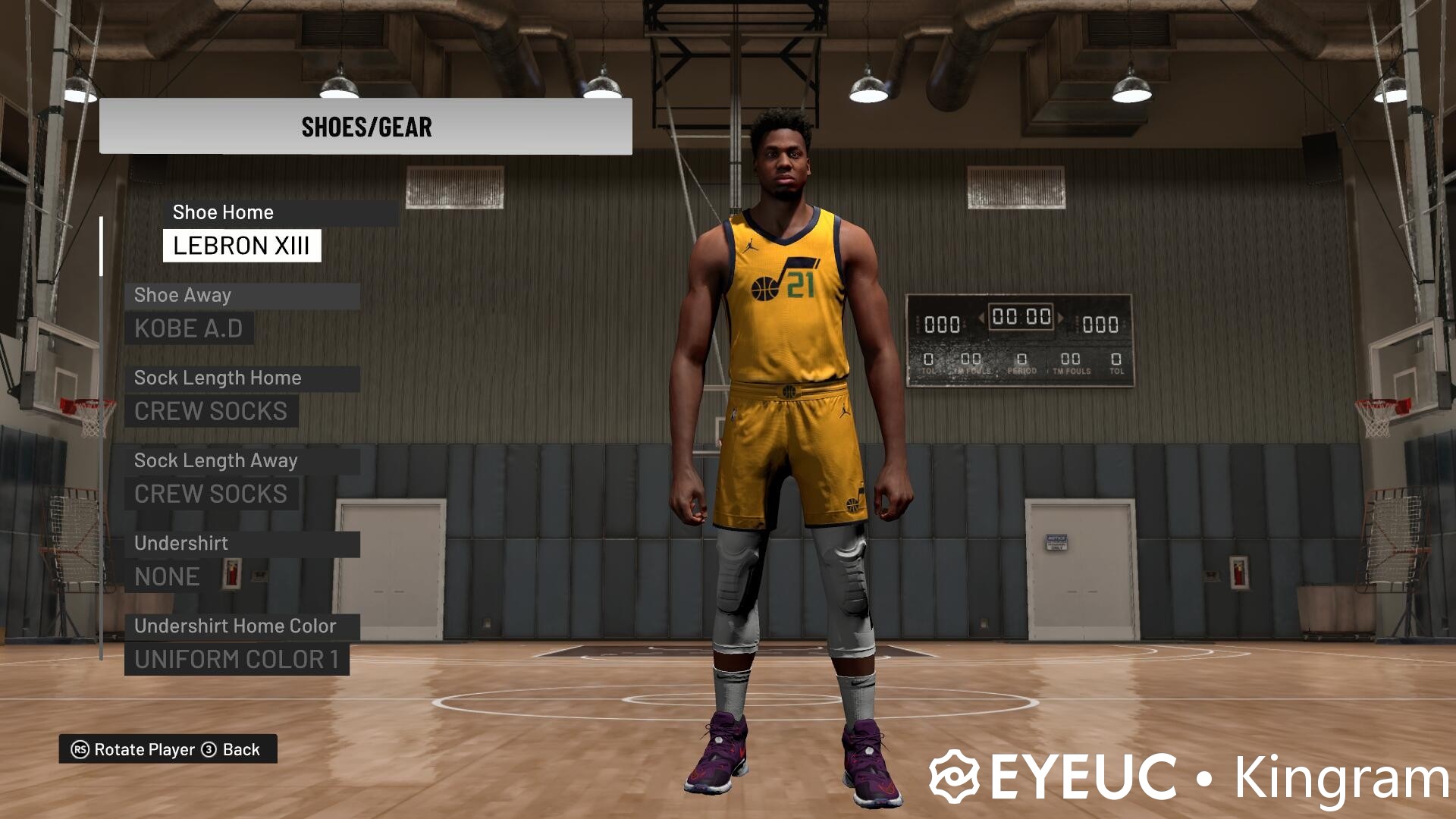Open the Undershirt option

click(x=181, y=544)
